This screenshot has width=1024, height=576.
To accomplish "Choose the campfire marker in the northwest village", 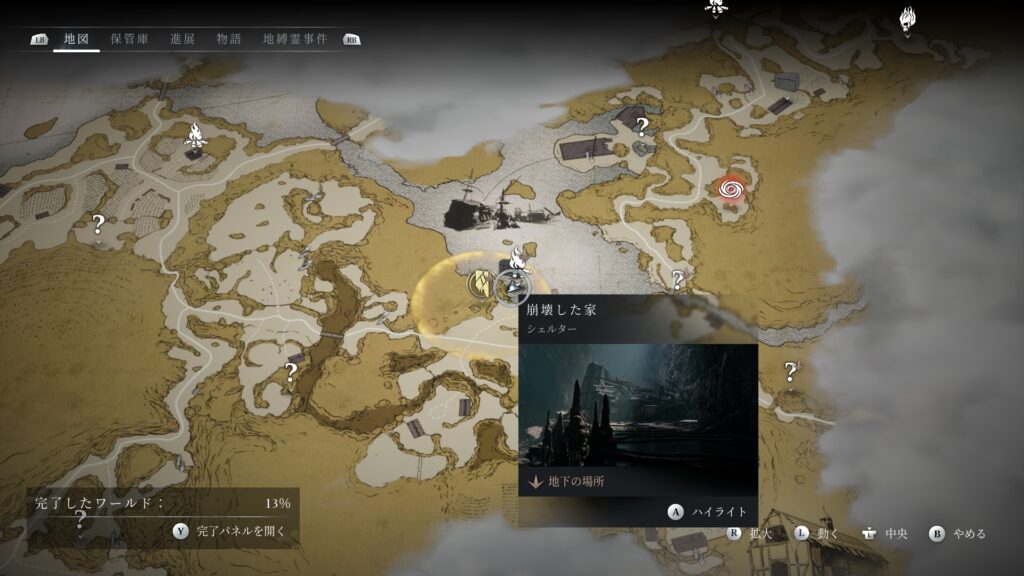I will pyautogui.click(x=196, y=135).
